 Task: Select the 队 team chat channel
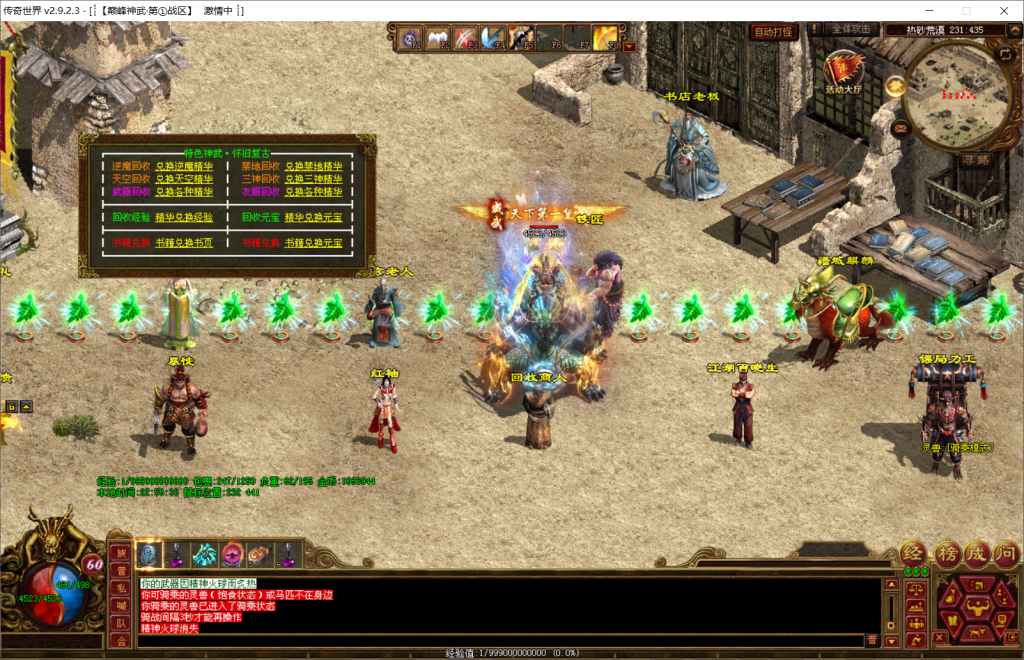pyautogui.click(x=120, y=622)
